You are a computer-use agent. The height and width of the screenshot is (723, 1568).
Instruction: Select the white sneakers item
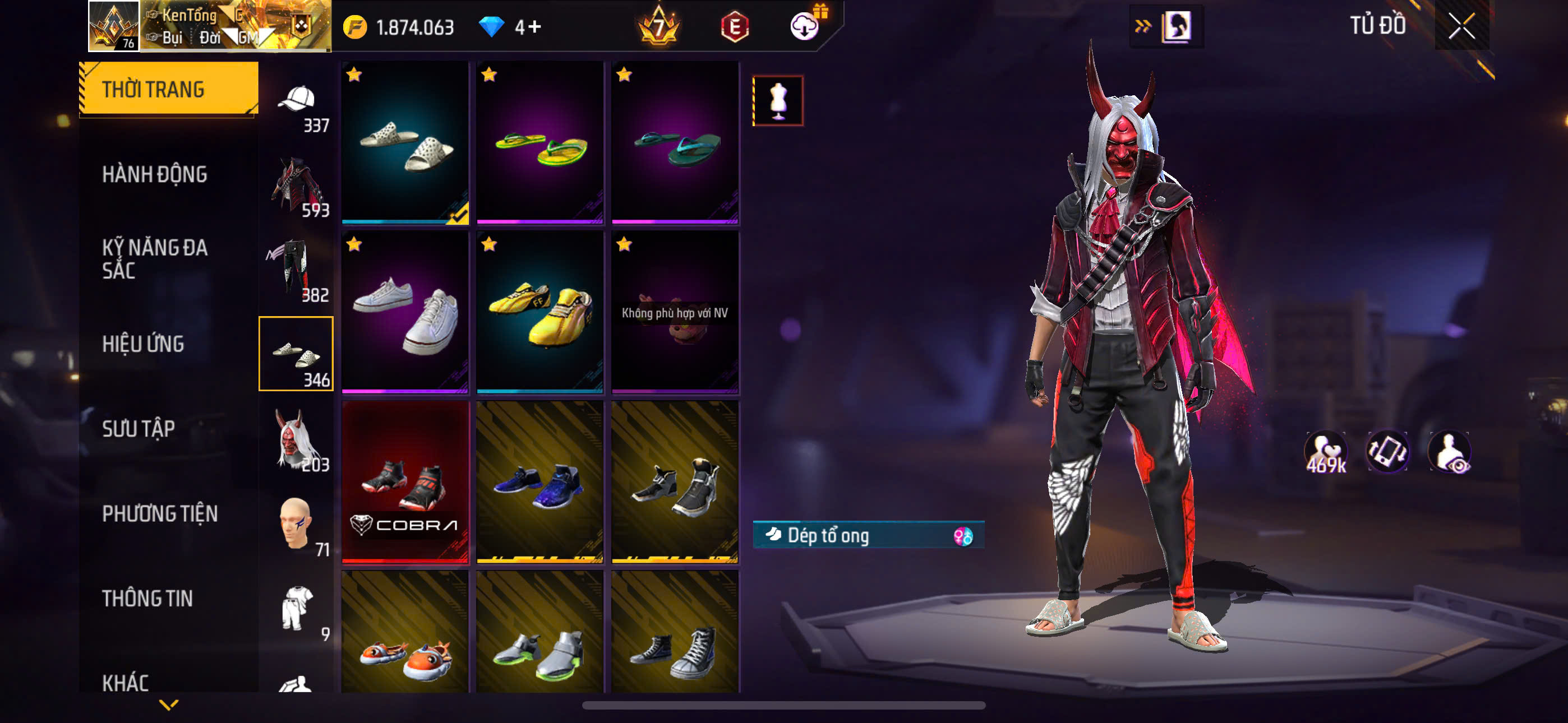[x=405, y=312]
